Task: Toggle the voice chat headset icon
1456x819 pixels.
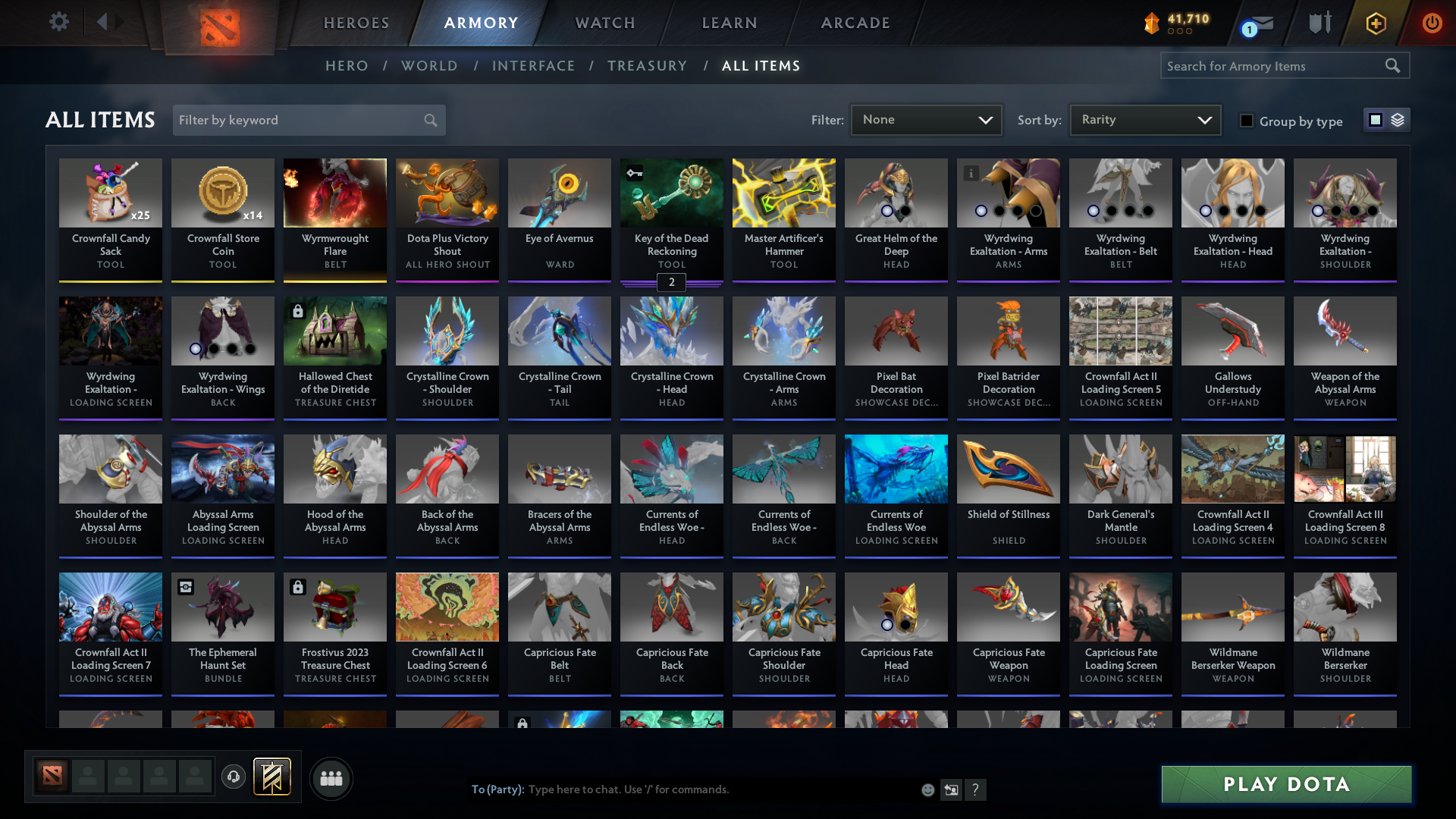Action: (x=234, y=778)
